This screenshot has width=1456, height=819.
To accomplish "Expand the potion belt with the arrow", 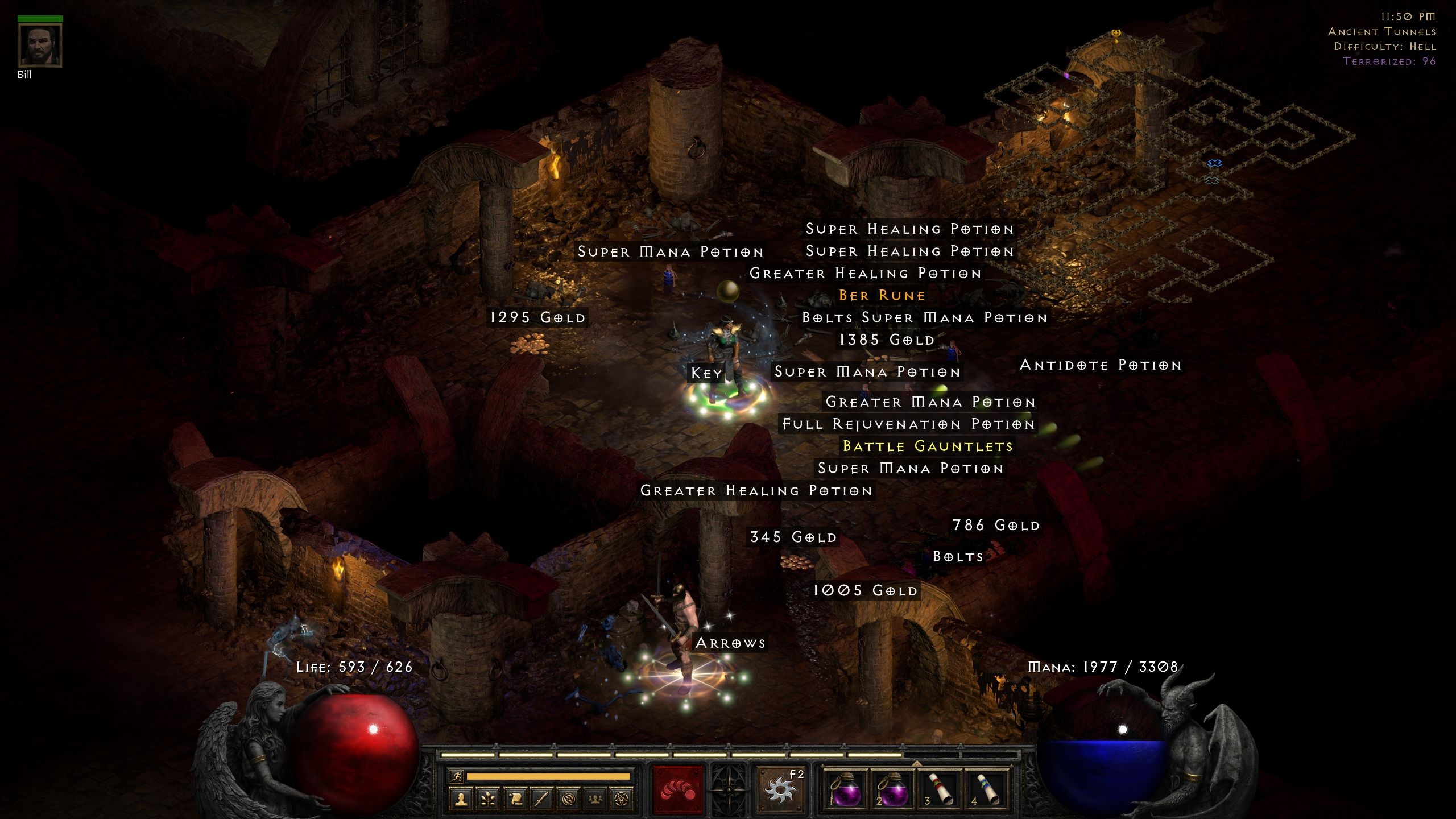I will 917,765.
